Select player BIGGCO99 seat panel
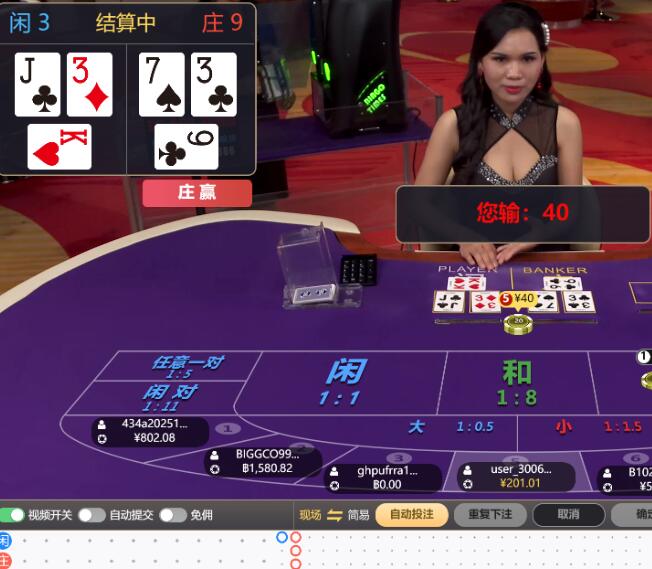 point(264,461)
